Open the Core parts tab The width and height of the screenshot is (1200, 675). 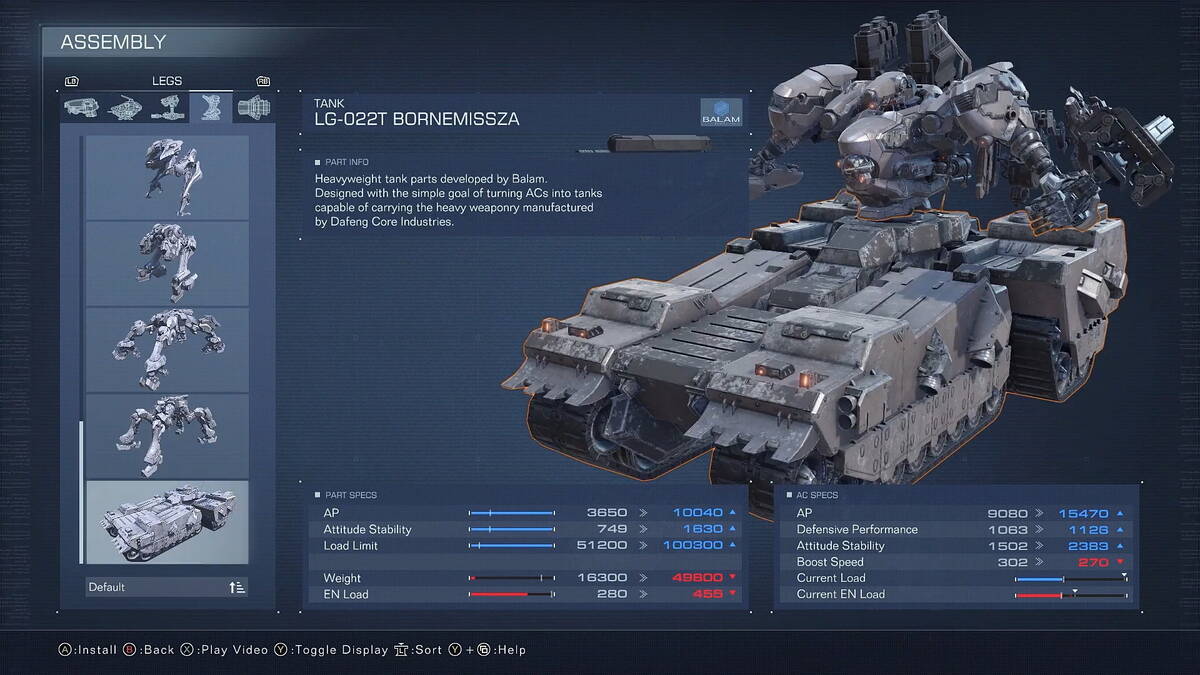point(124,107)
